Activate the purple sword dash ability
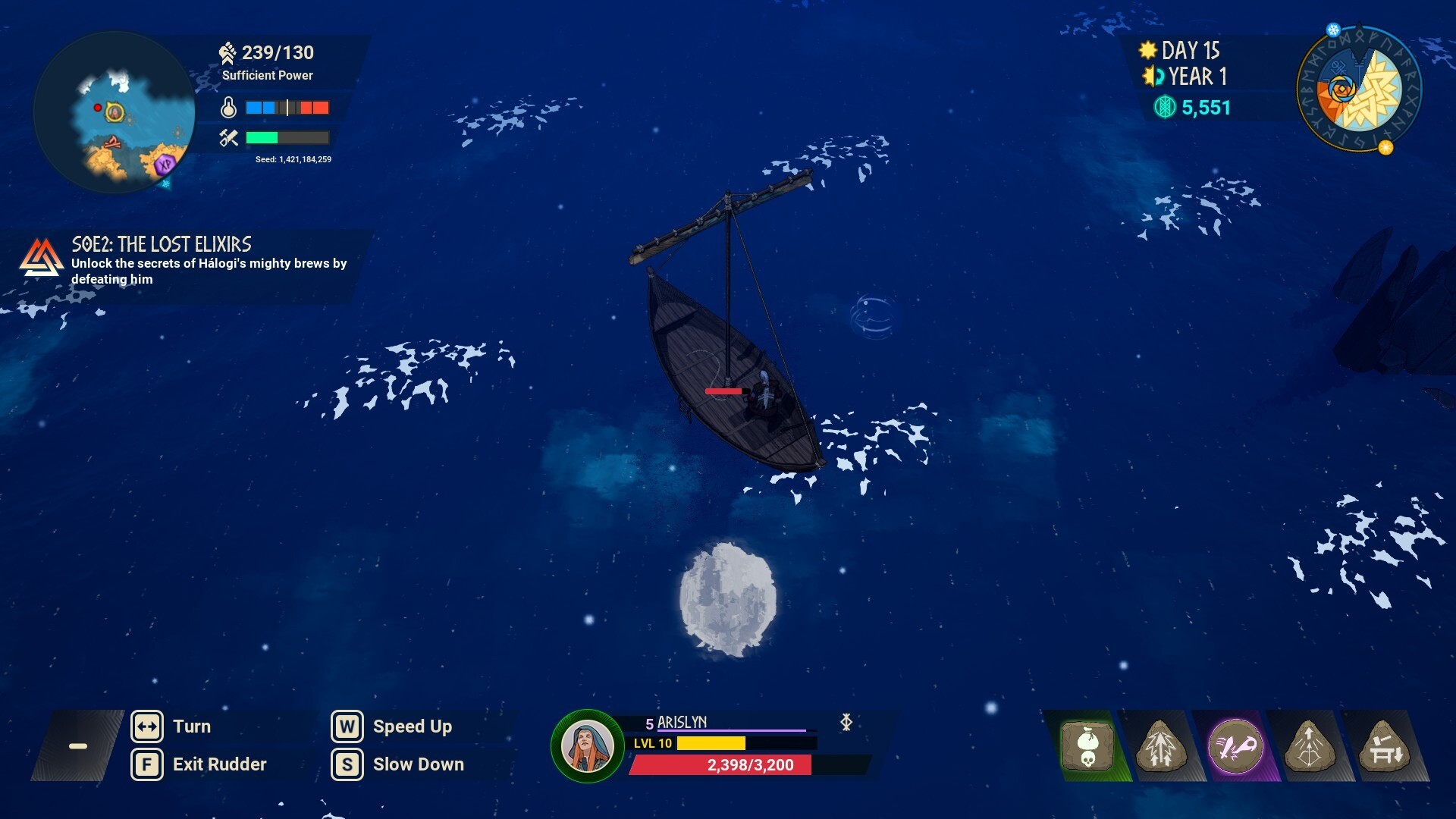Viewport: 1456px width, 819px height. (1235, 746)
